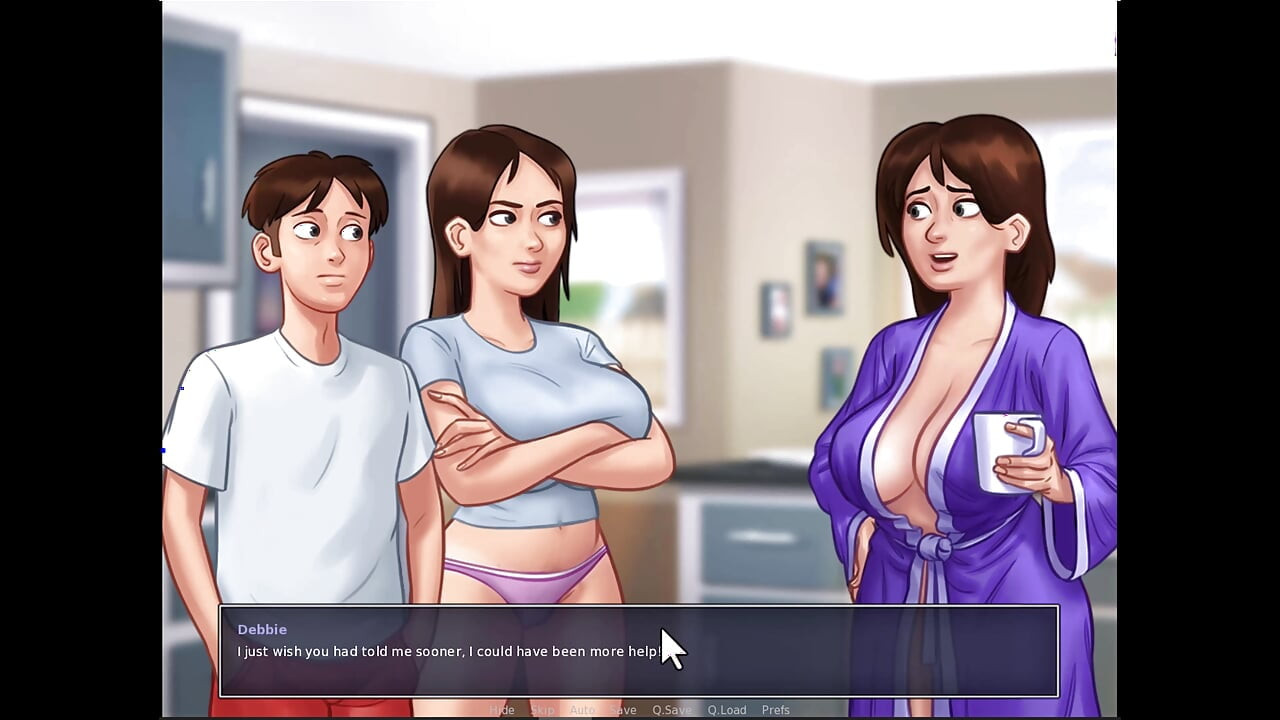Click Hide to conceal the dialogue box
1280x720 pixels.
502,709
